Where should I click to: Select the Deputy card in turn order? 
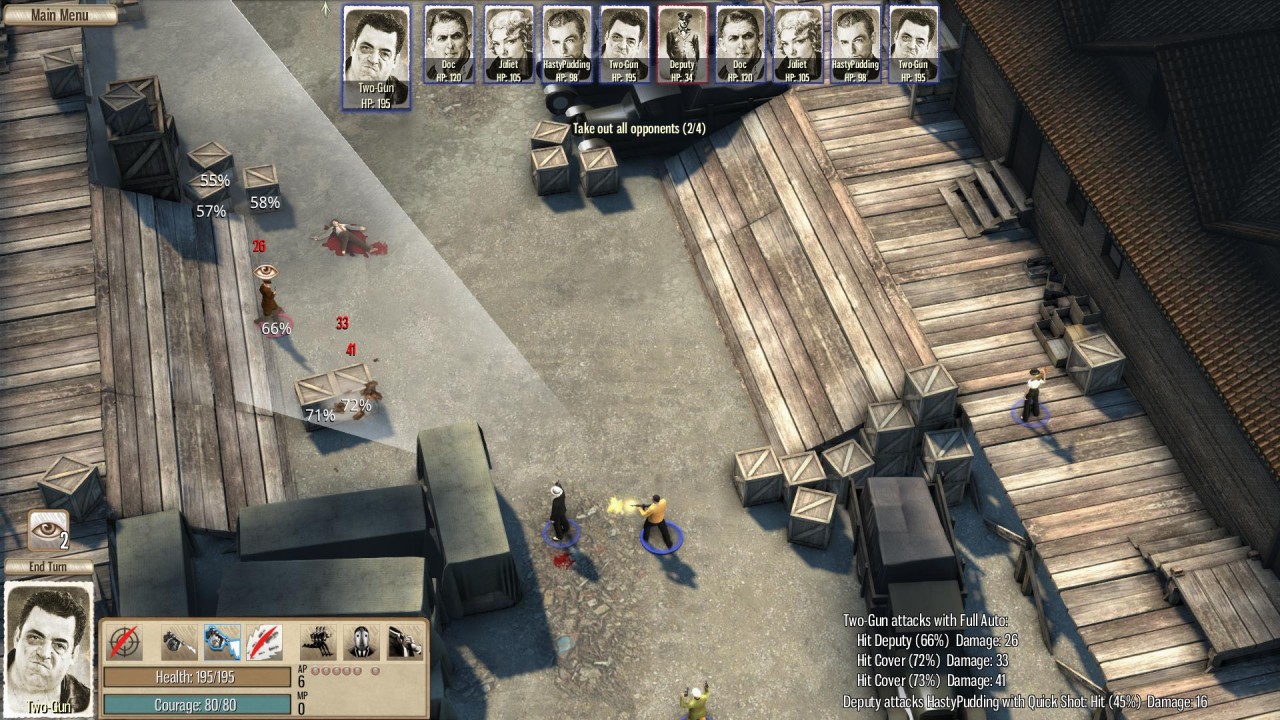[682, 44]
